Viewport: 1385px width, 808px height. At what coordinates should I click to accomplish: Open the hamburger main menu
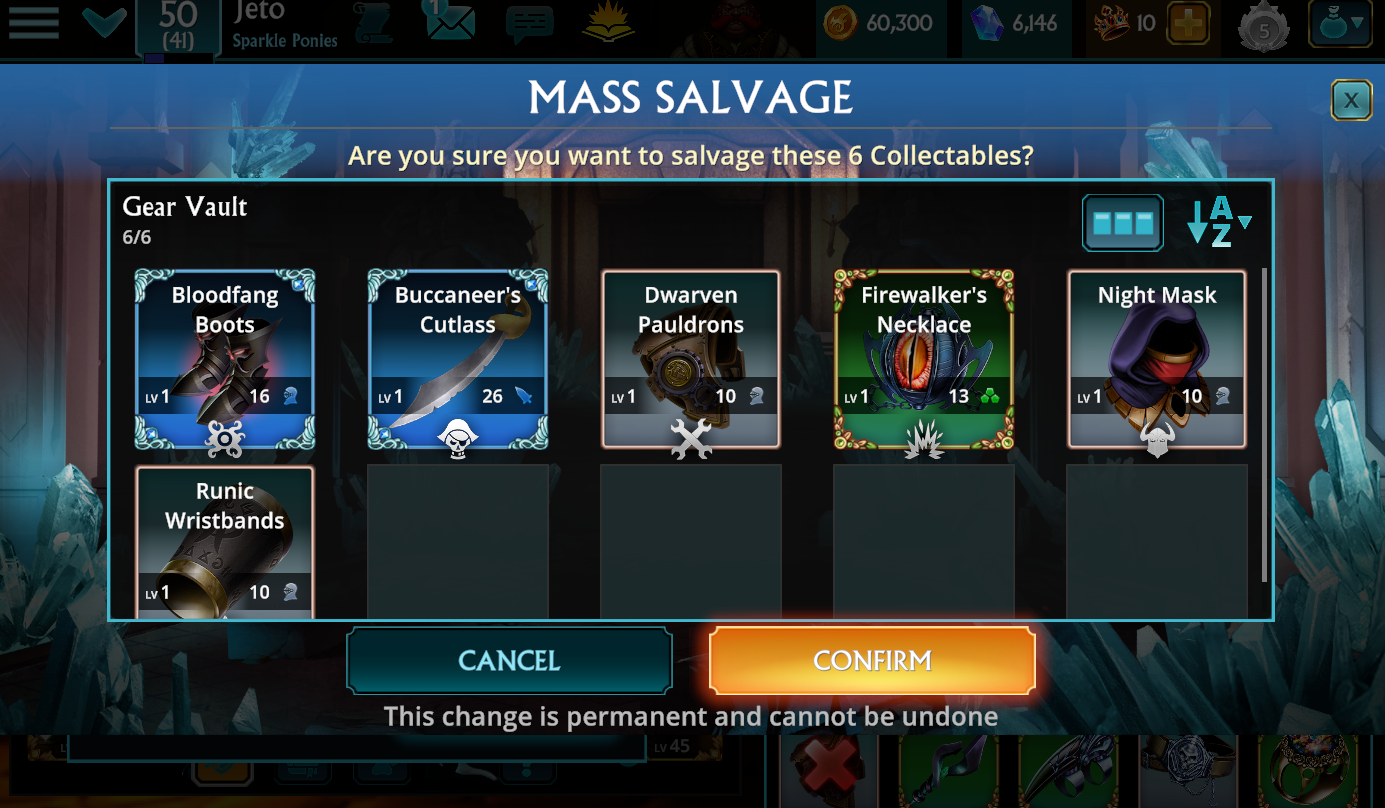[x=34, y=22]
